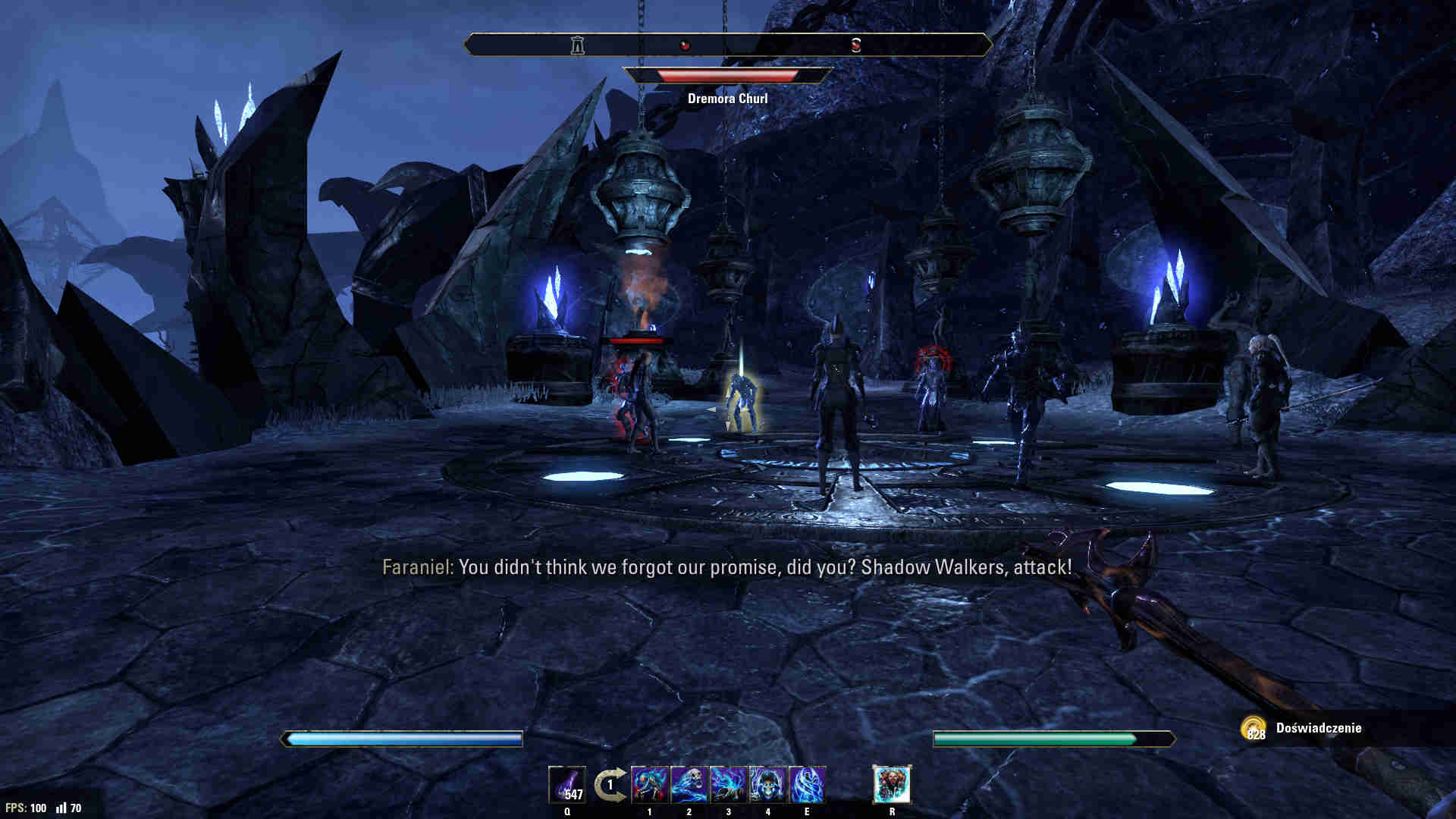Image resolution: width=1456 pixels, height=819 pixels.
Task: Click the weapon swap arrow icon
Action: 610,784
